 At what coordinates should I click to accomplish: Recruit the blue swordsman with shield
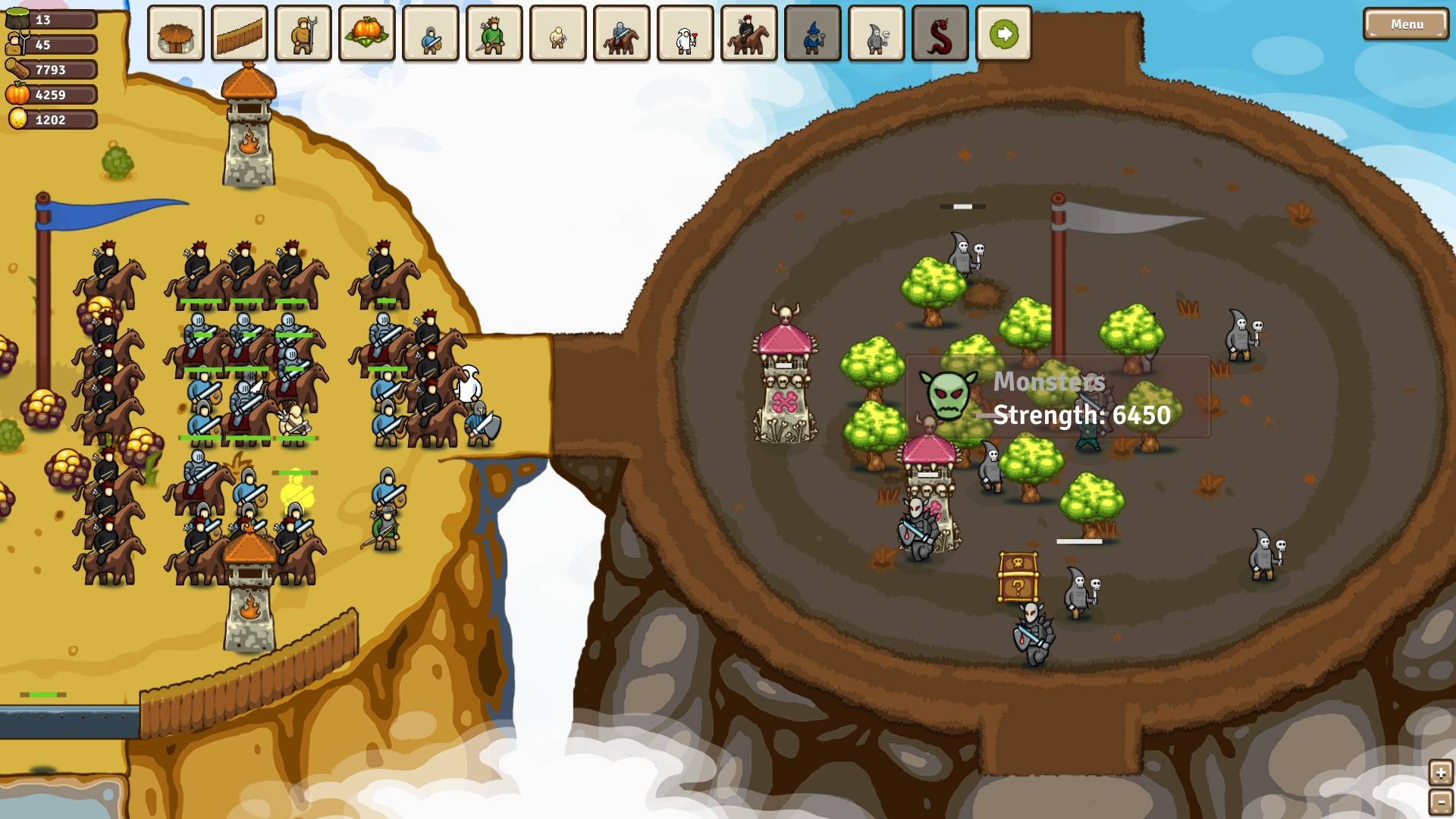431,34
